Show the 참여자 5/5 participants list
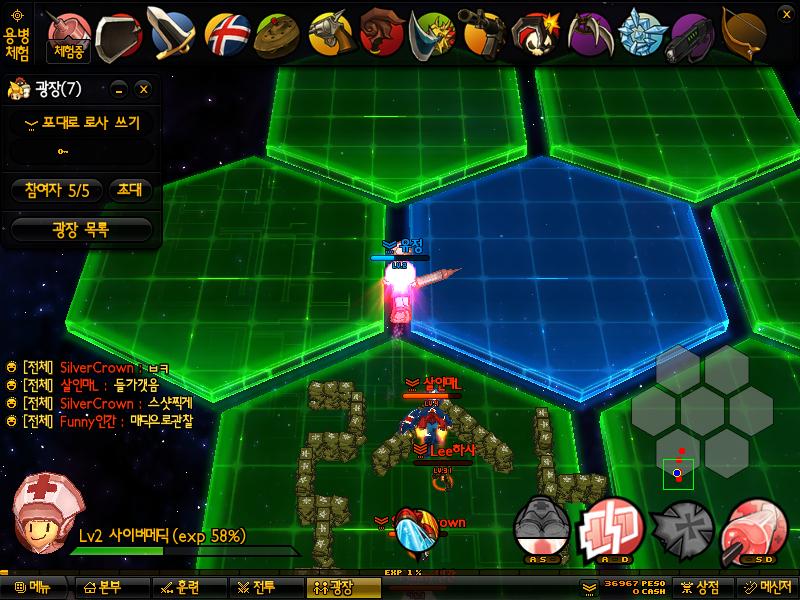800x600 pixels. pyautogui.click(x=57, y=190)
